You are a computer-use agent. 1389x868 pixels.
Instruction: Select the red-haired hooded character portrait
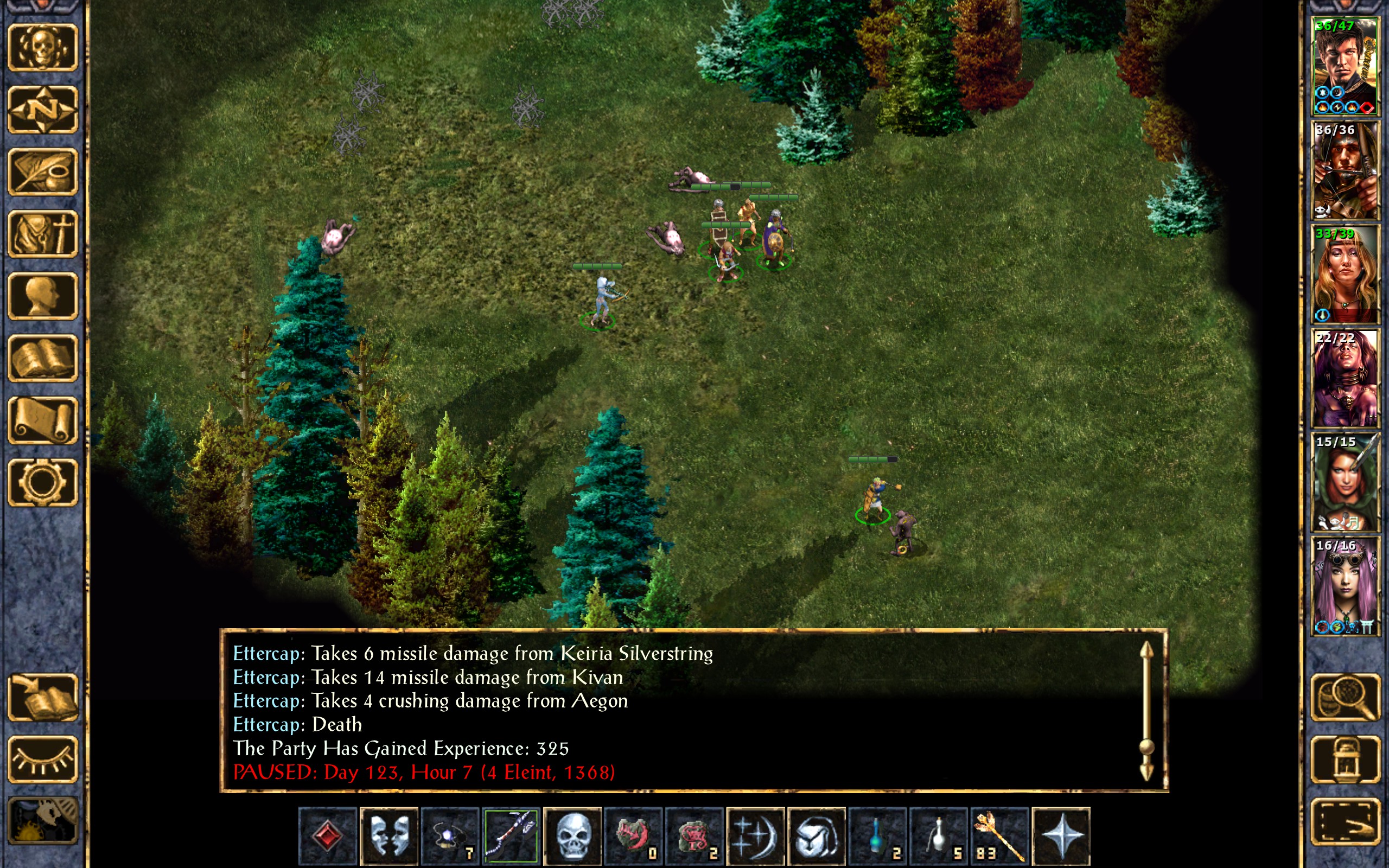[x=1345, y=482]
